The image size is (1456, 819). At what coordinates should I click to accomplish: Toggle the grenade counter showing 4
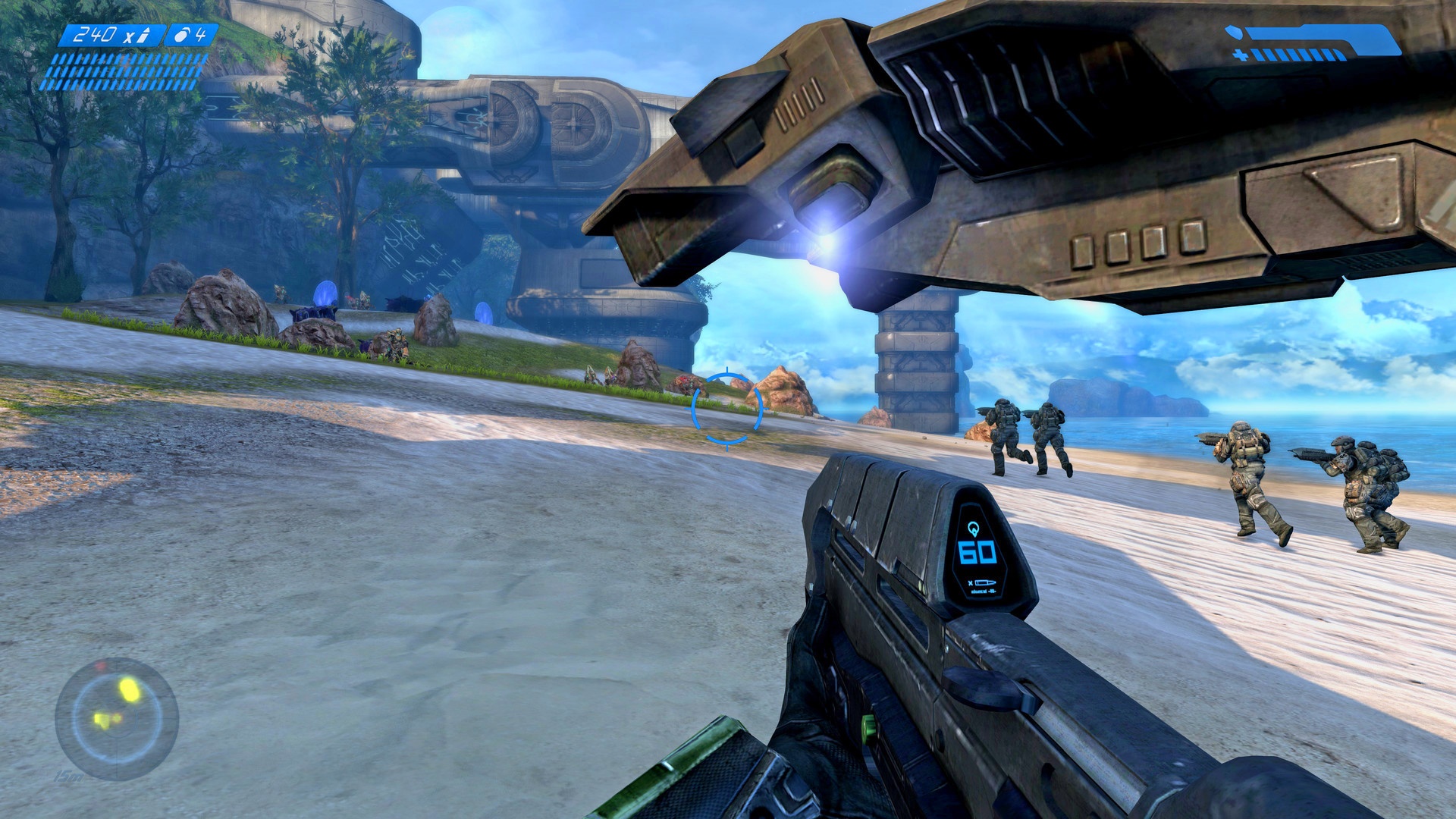click(x=201, y=33)
